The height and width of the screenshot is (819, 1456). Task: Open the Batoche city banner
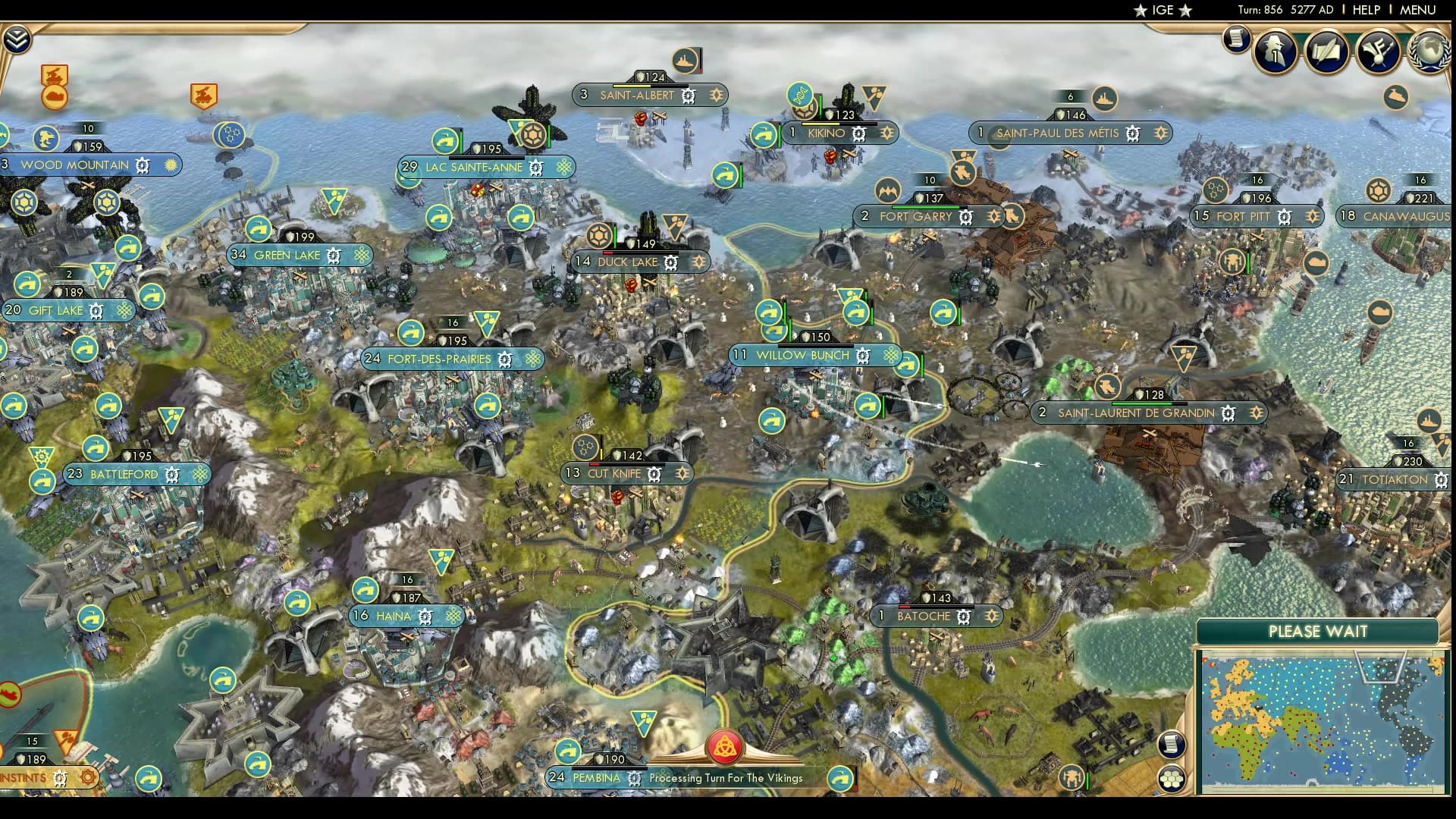924,617
